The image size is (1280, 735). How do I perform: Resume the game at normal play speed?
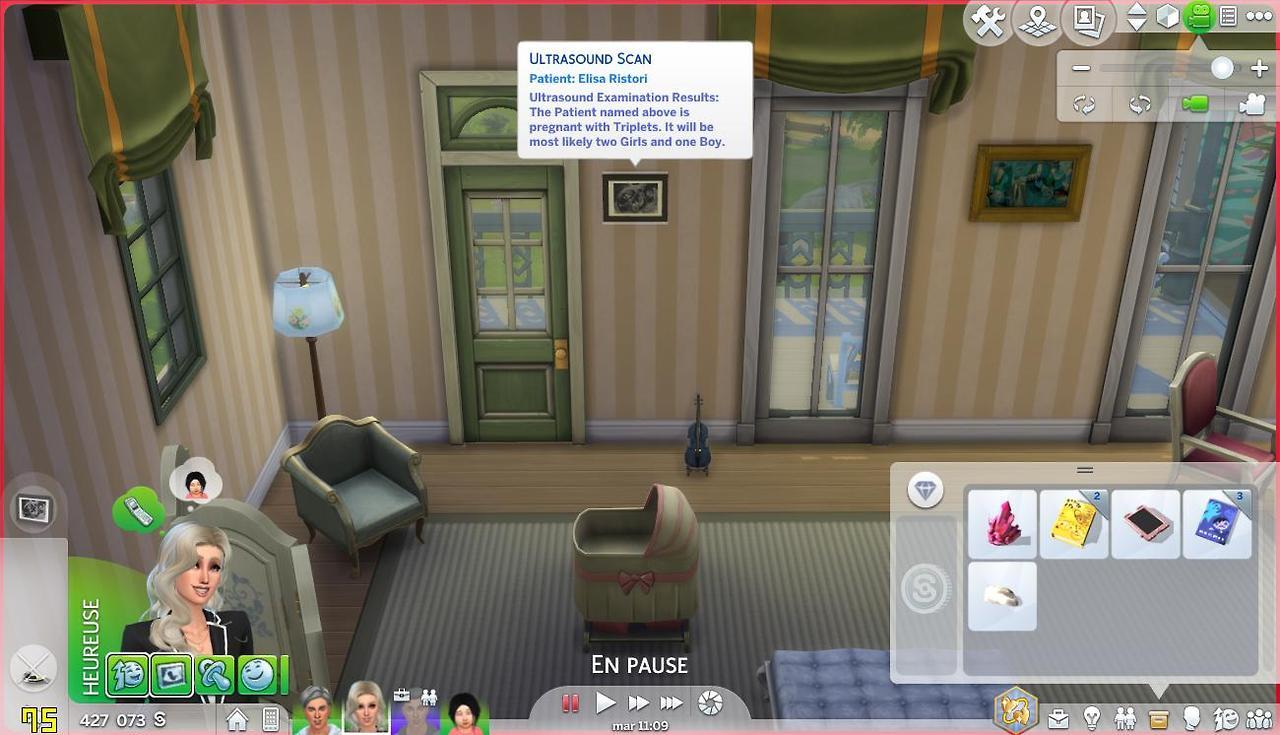pos(605,703)
